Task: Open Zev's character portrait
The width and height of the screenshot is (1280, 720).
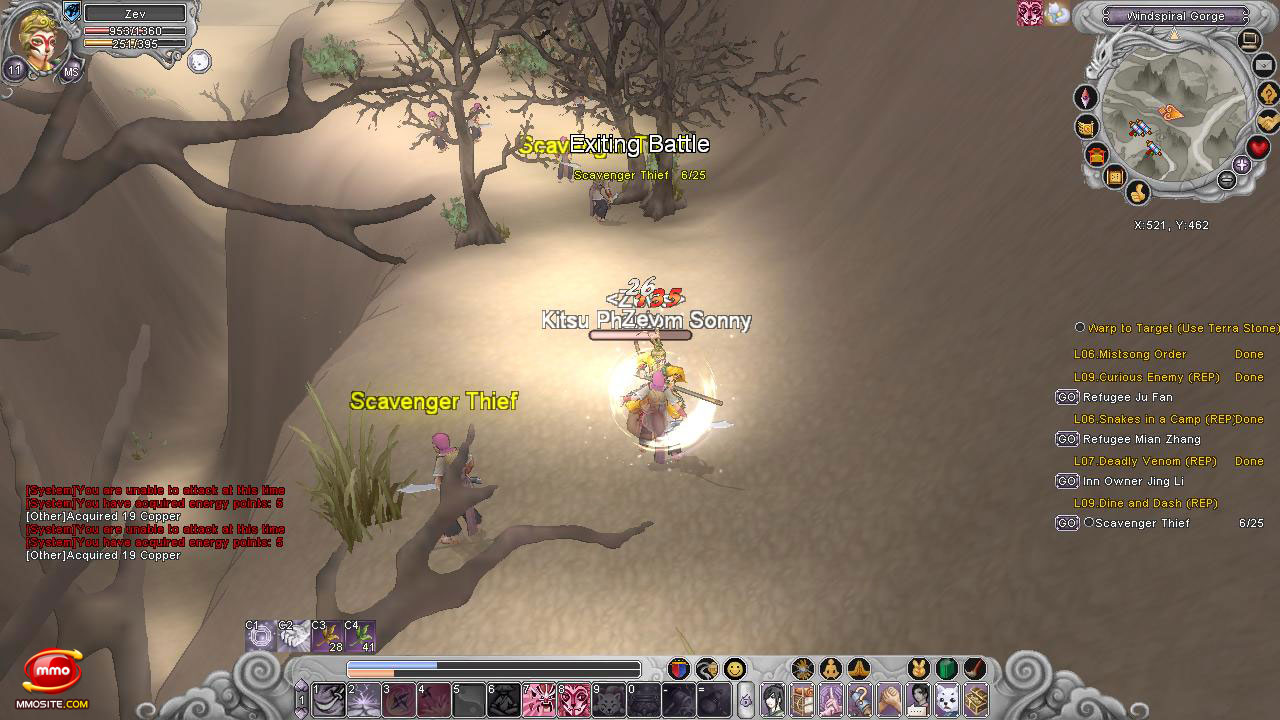Action: point(40,40)
